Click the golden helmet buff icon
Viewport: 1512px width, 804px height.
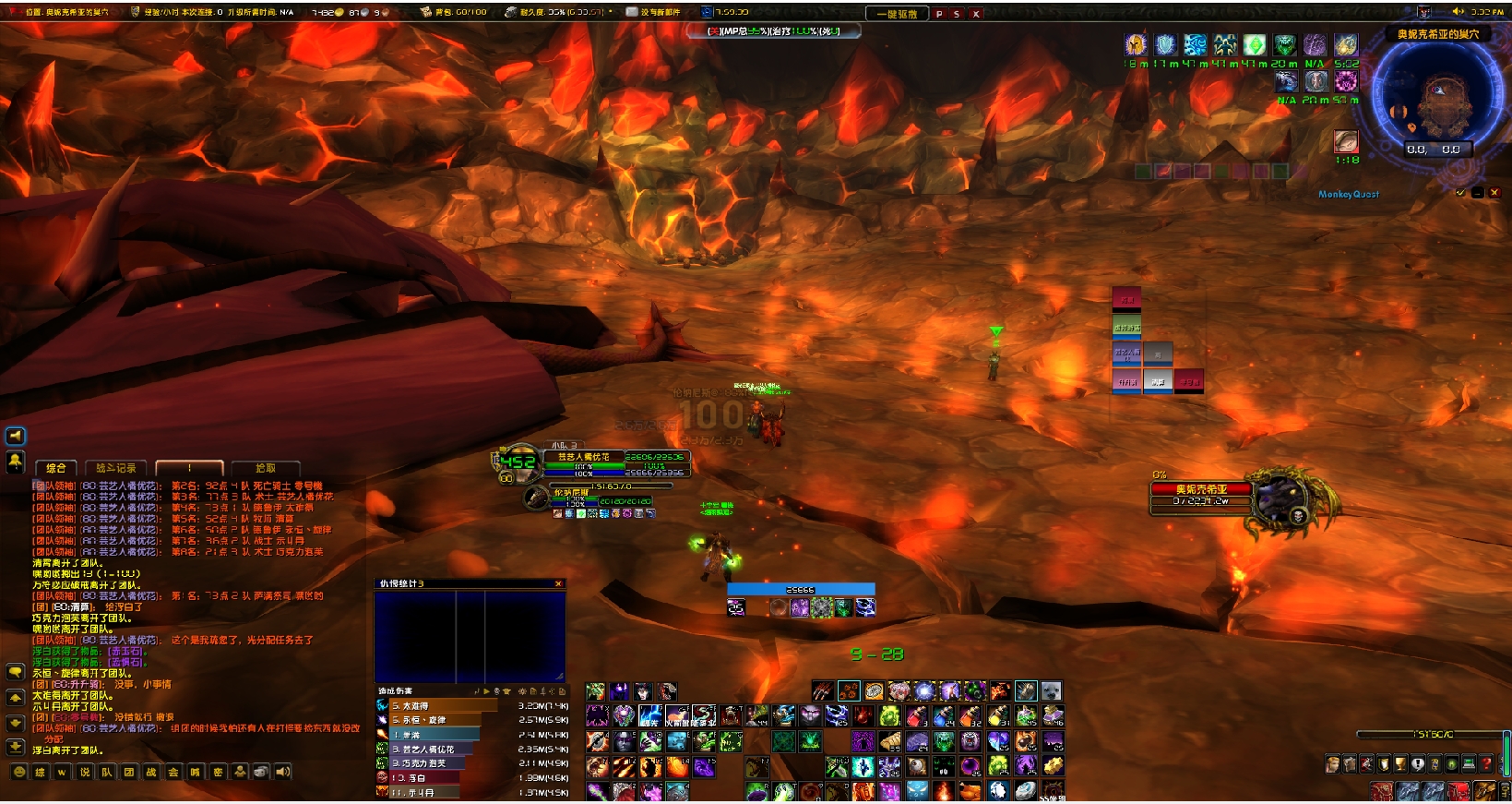point(1136,45)
